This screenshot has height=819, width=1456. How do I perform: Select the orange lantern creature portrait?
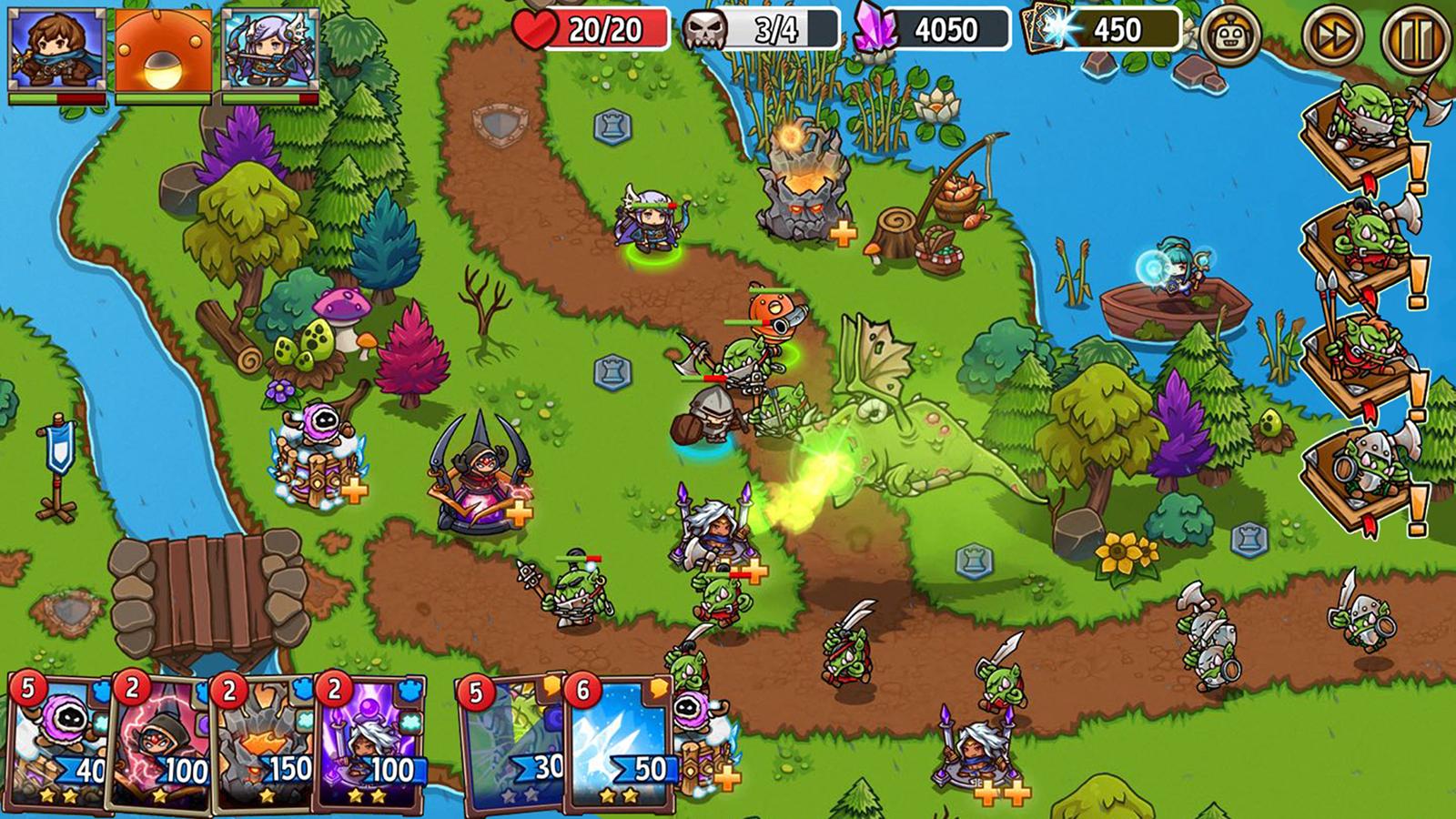[164, 49]
